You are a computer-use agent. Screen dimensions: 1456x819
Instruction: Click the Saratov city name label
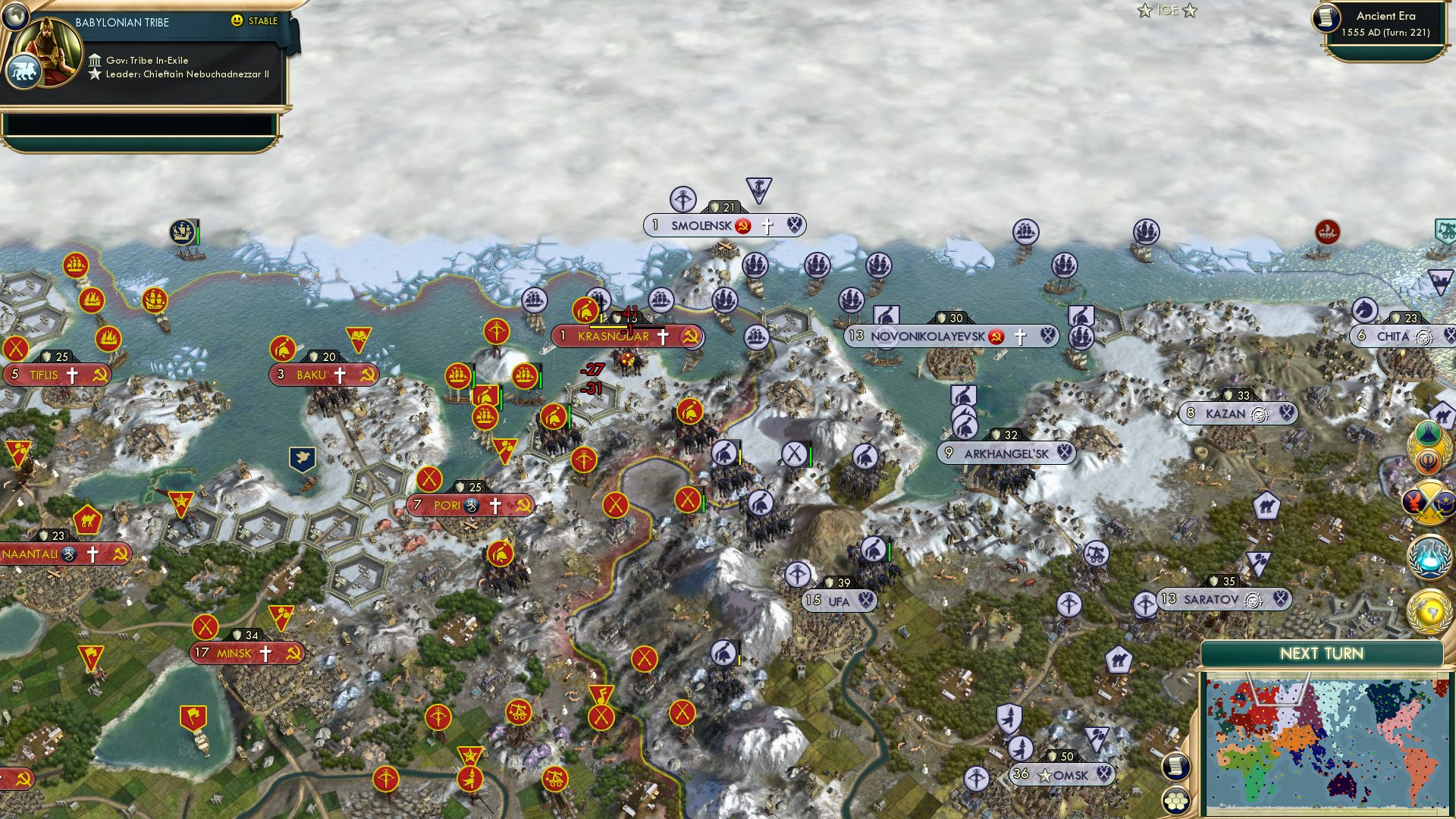pos(1212,599)
